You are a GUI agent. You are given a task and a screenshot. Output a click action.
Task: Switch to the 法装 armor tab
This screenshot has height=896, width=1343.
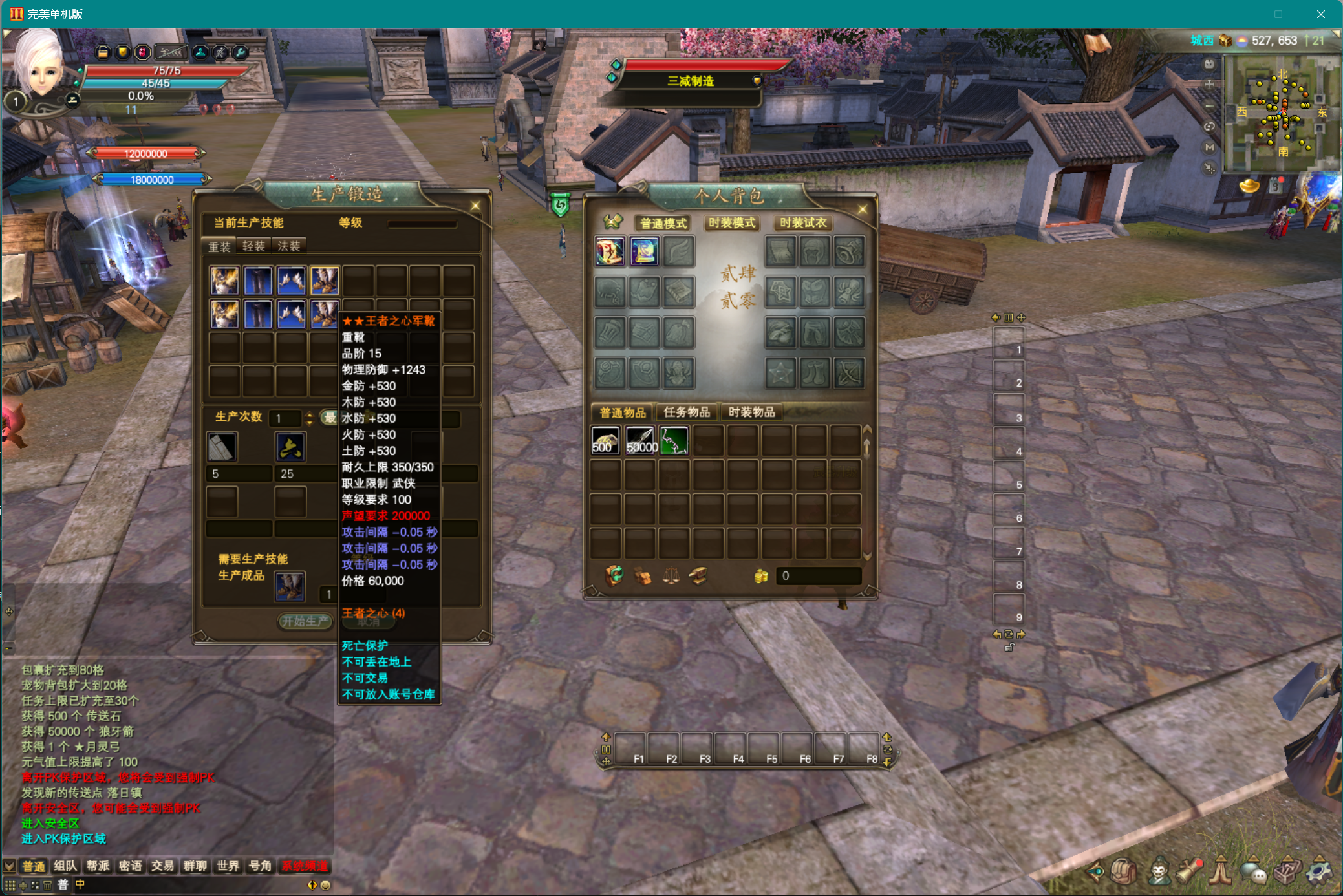pos(288,246)
